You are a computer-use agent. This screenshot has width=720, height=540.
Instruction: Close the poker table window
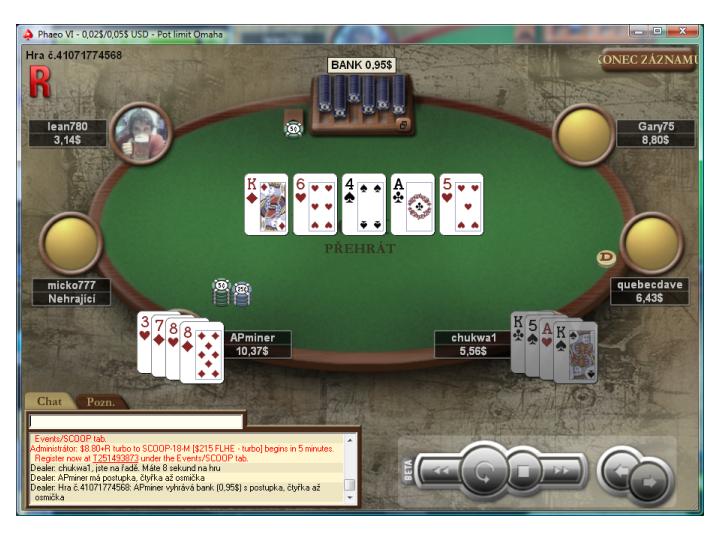tap(686, 33)
